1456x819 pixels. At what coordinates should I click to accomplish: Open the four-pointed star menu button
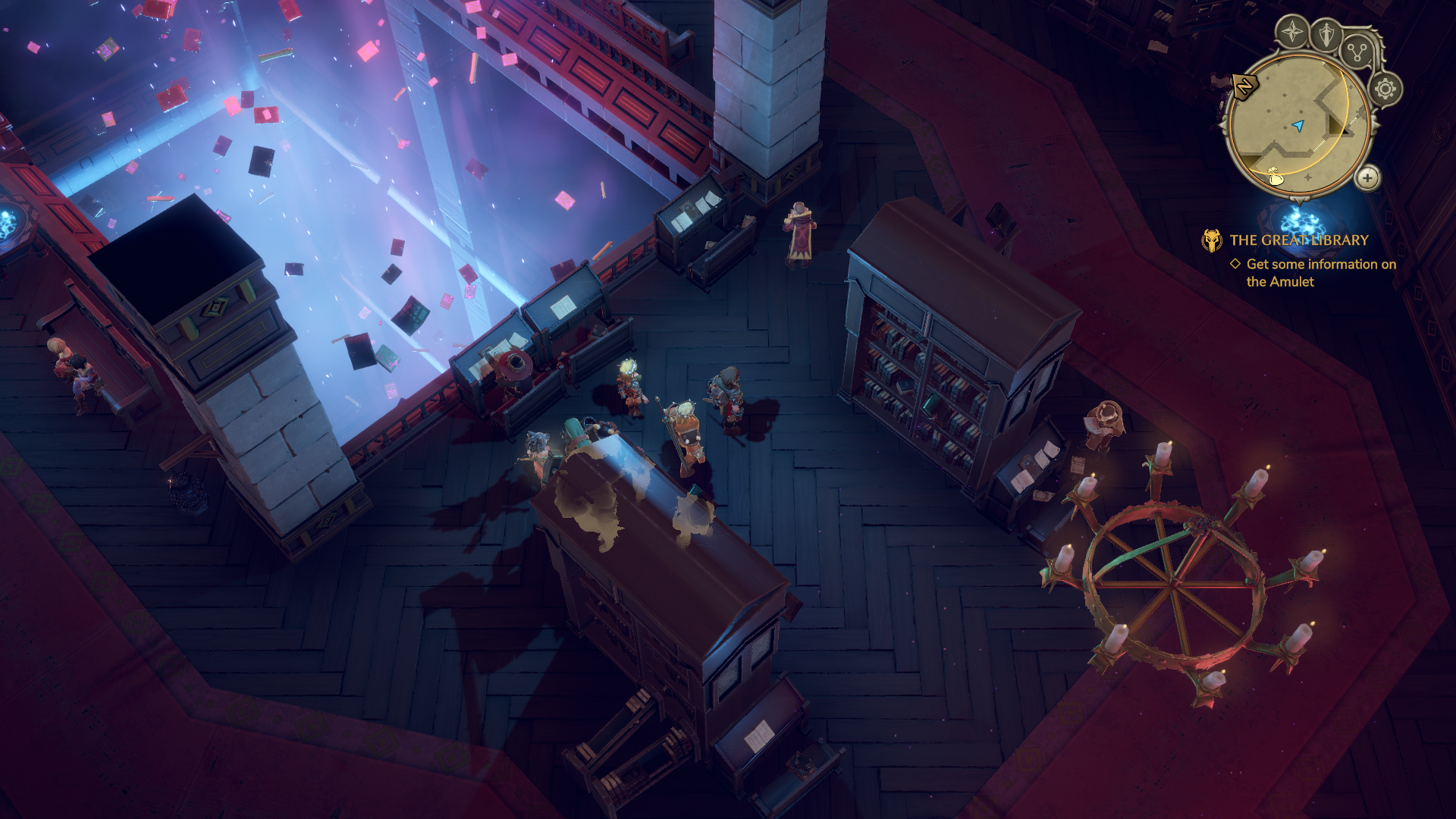point(1292,33)
